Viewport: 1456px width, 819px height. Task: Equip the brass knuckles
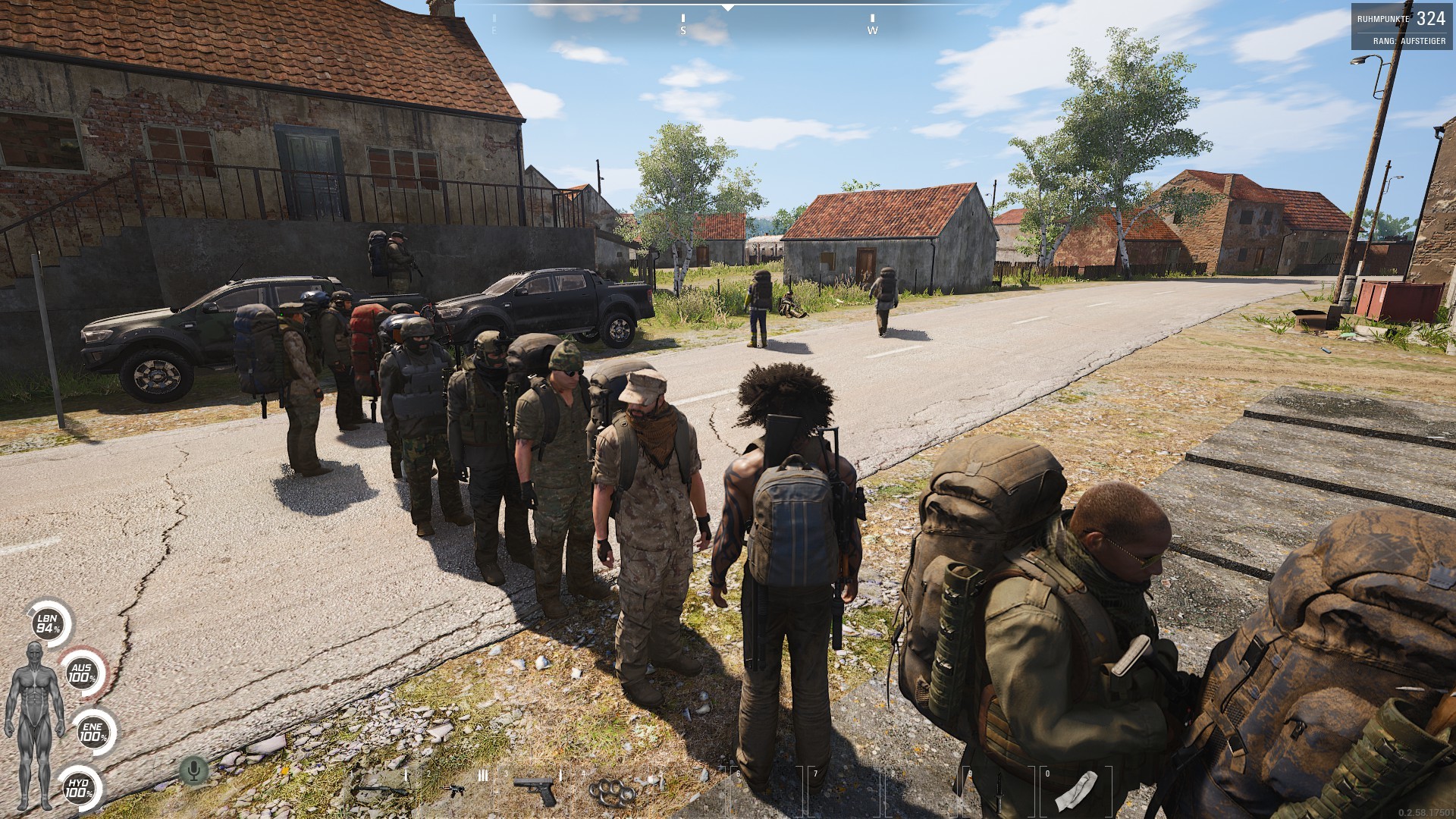tap(613, 792)
